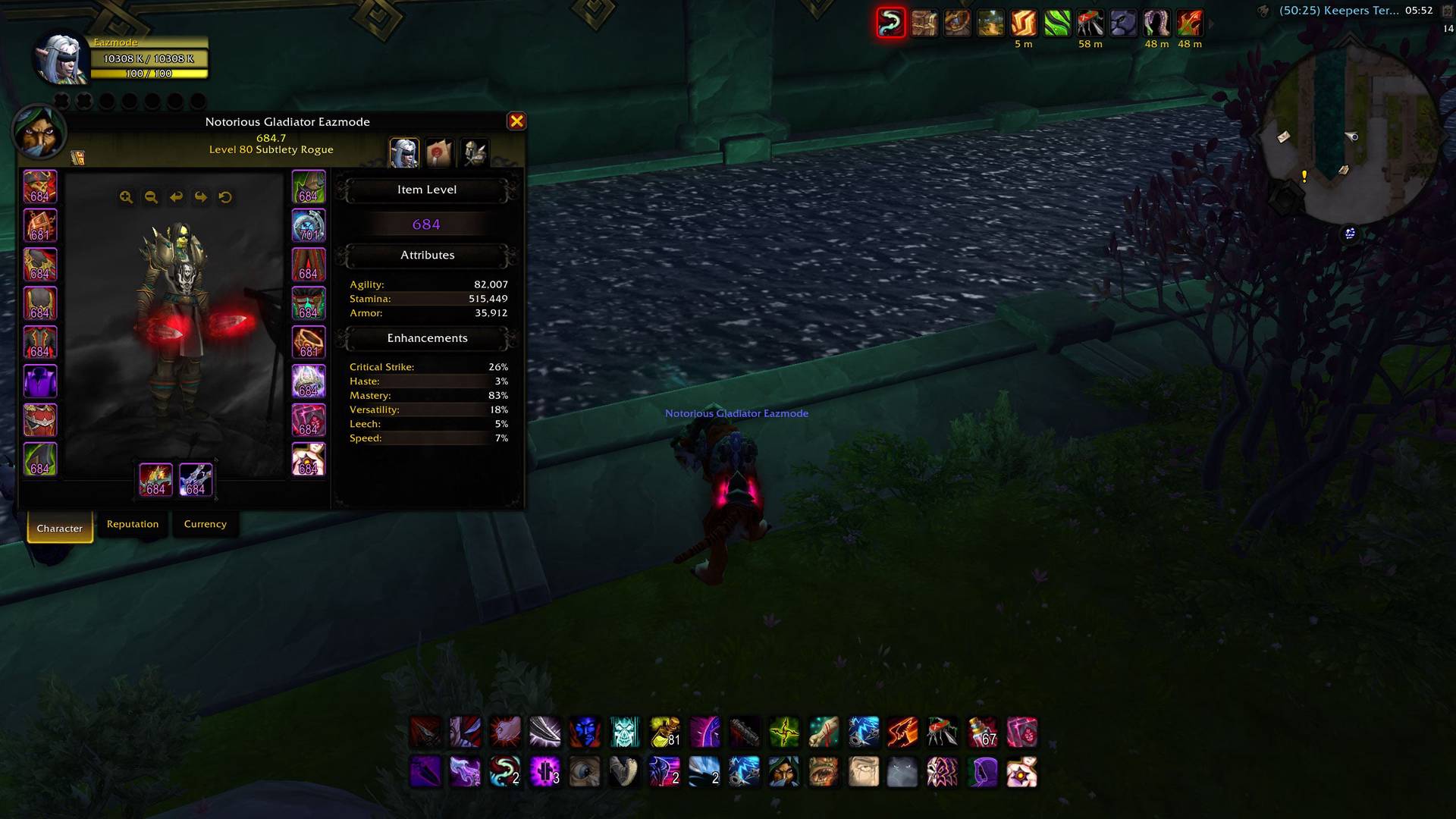The height and width of the screenshot is (819, 1456).
Task: Click the purple shirt equipment slot
Action: [40, 381]
